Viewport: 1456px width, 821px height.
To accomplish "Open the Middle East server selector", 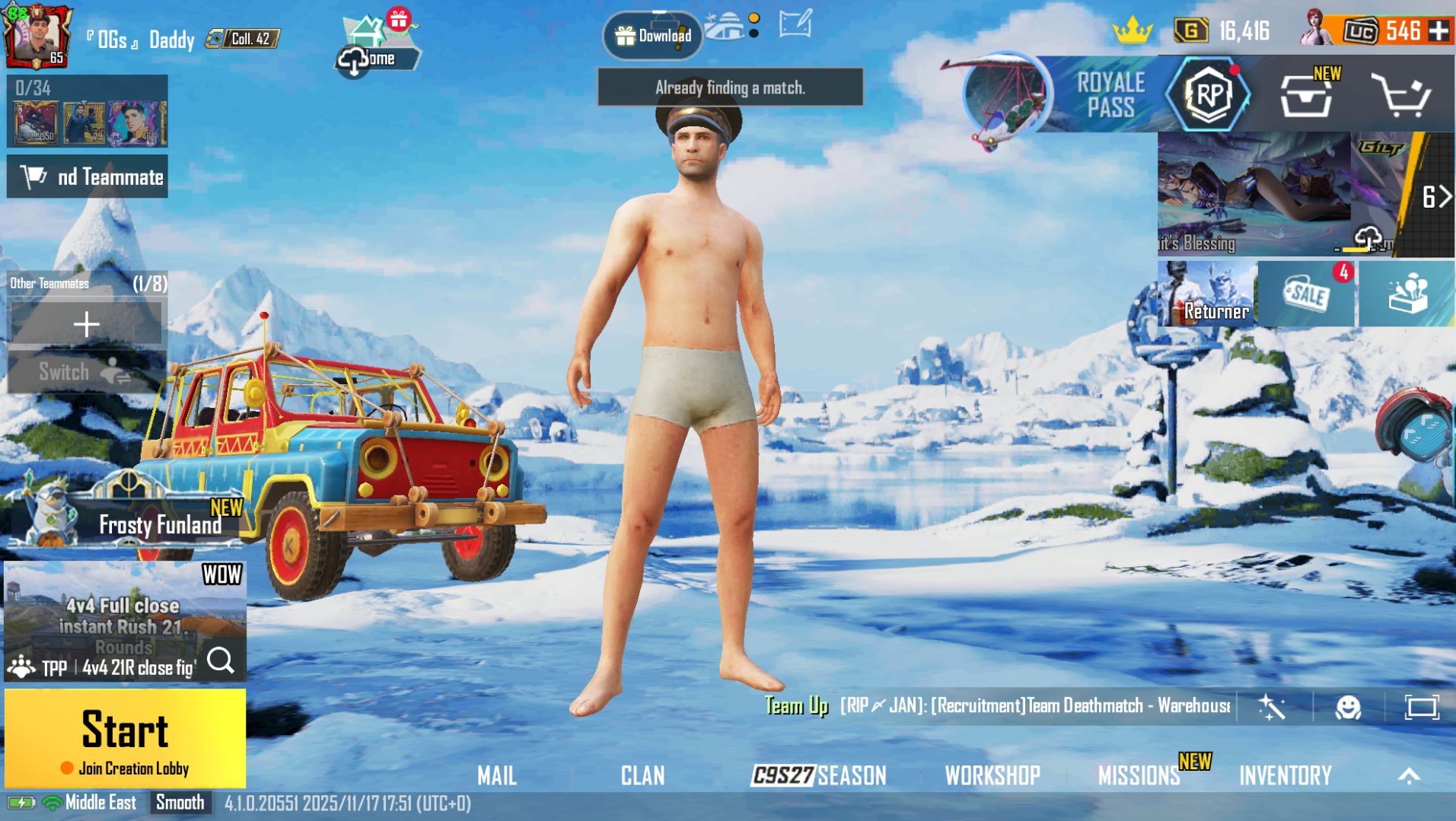I will [x=100, y=802].
